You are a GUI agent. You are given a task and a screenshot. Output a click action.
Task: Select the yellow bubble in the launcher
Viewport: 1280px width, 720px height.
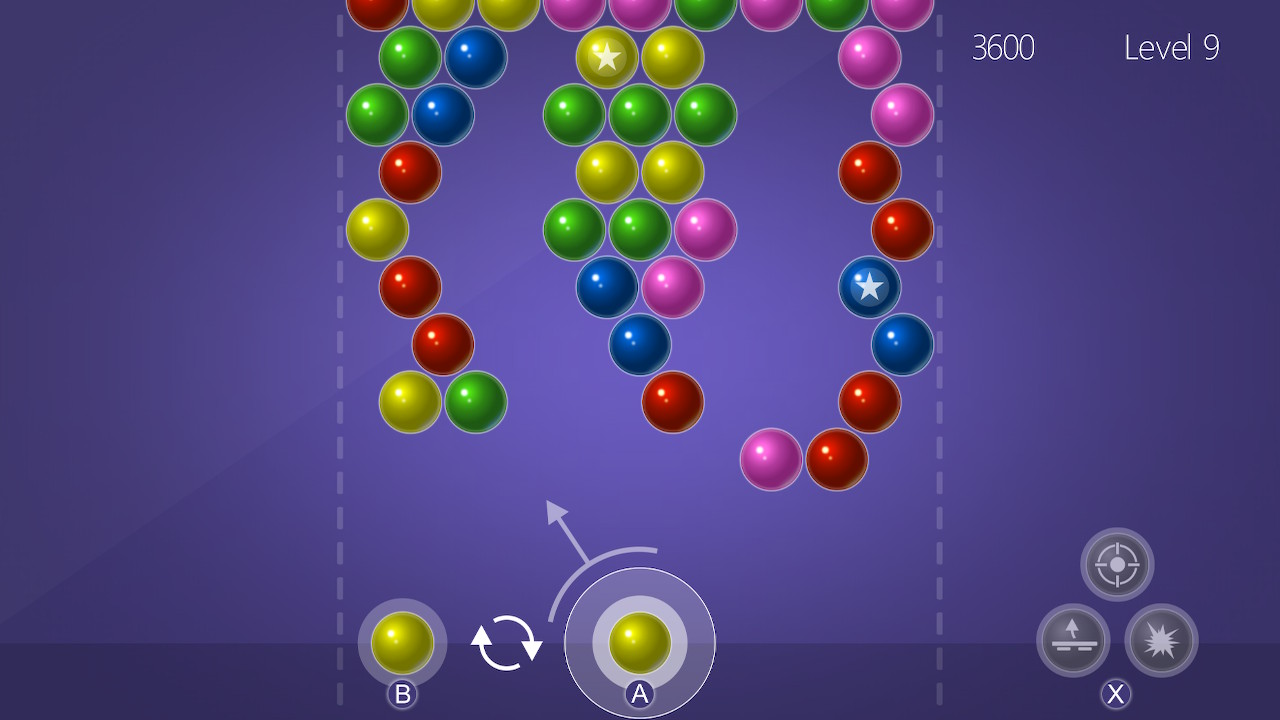tap(639, 641)
